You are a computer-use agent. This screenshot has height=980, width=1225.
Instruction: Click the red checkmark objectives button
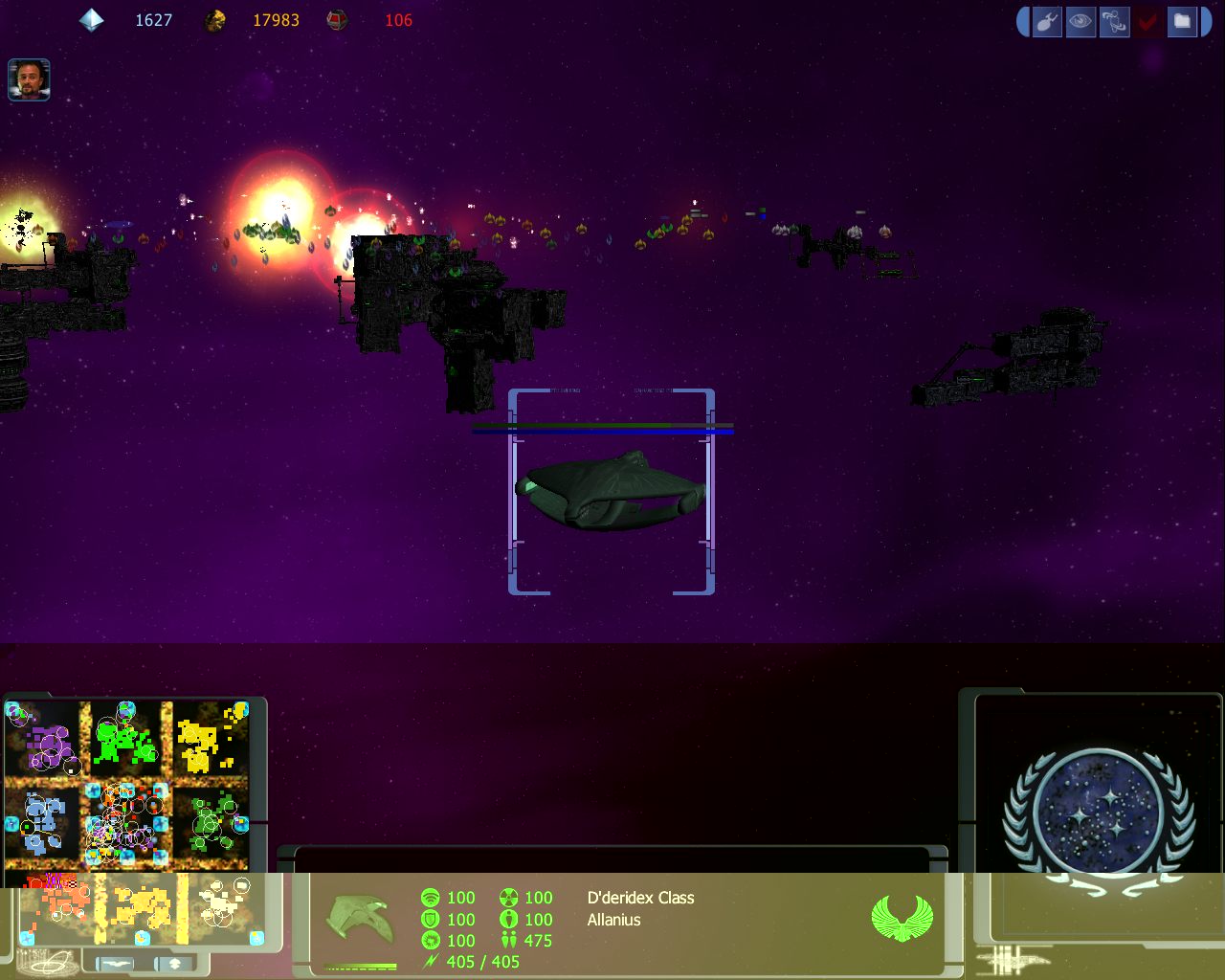coord(1147,21)
